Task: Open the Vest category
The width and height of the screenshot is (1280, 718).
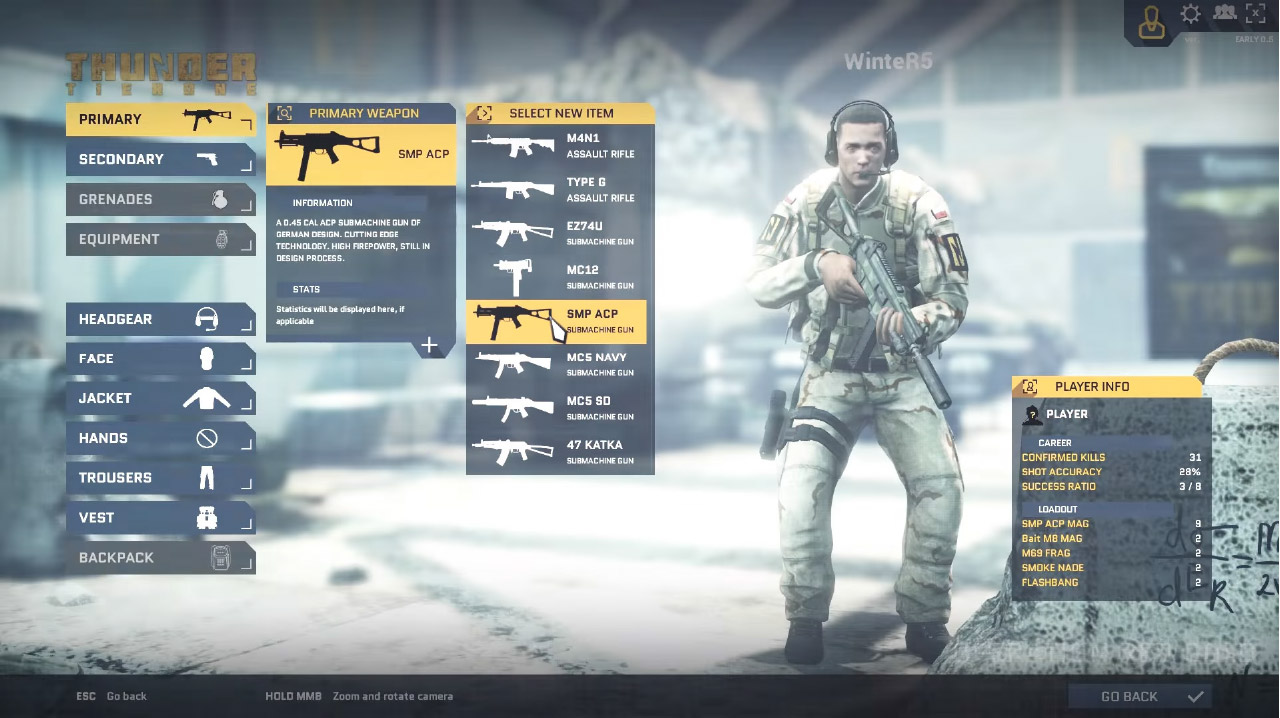Action: pos(160,518)
